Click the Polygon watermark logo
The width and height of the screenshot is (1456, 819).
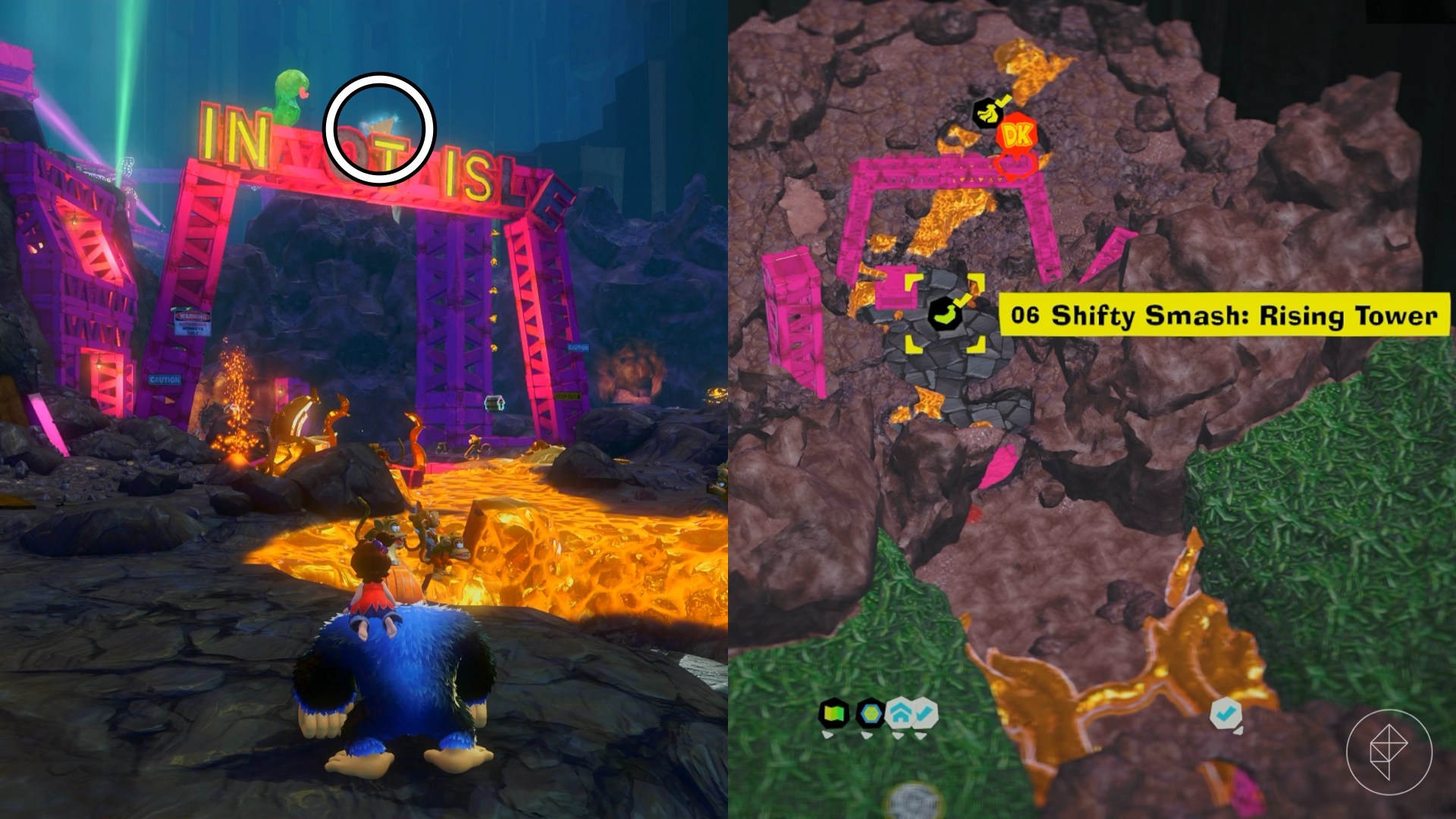click(1389, 752)
